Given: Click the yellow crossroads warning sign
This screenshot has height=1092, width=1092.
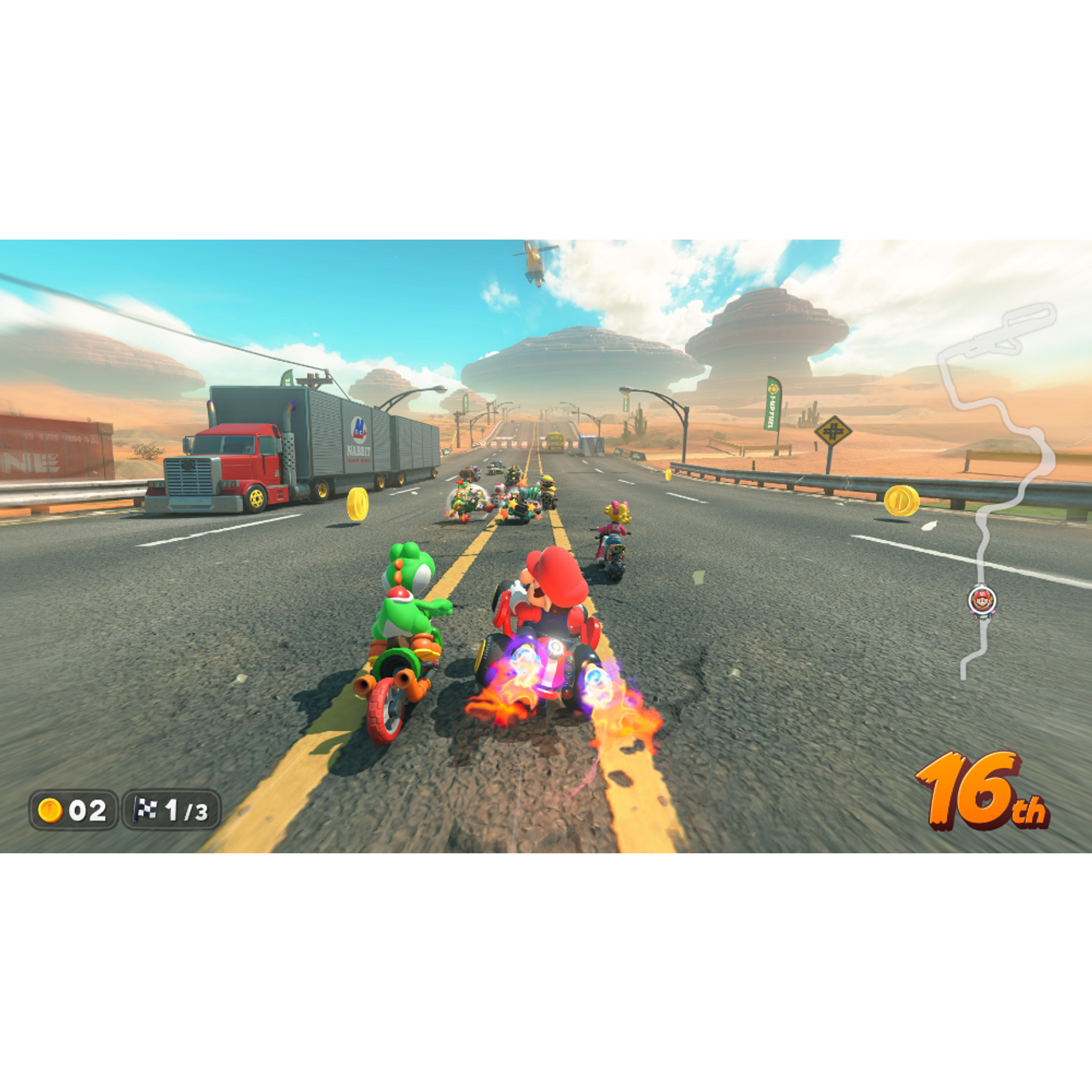Looking at the screenshot, I should click(834, 431).
